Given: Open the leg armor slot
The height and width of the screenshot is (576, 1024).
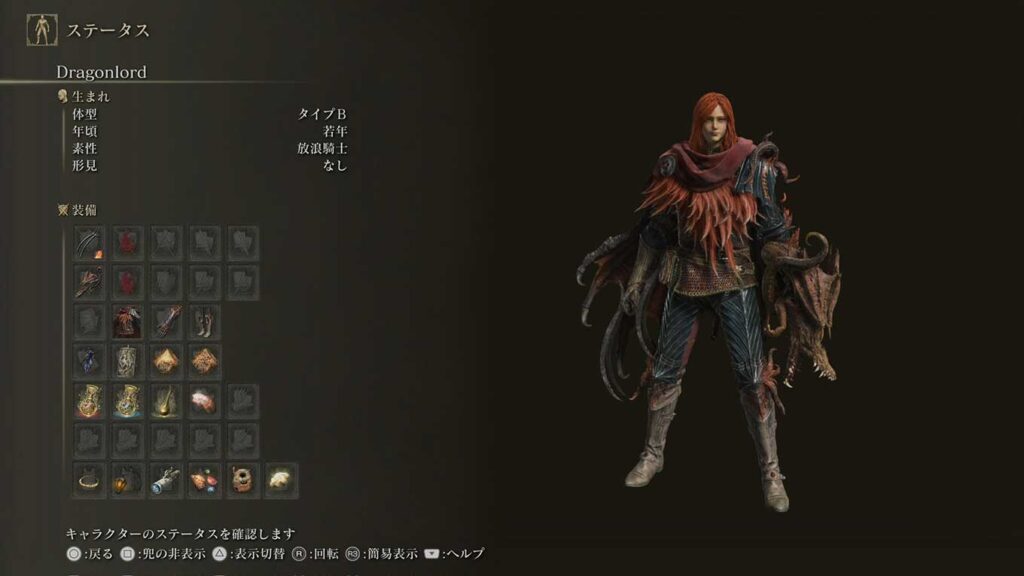Looking at the screenshot, I should coord(205,321).
